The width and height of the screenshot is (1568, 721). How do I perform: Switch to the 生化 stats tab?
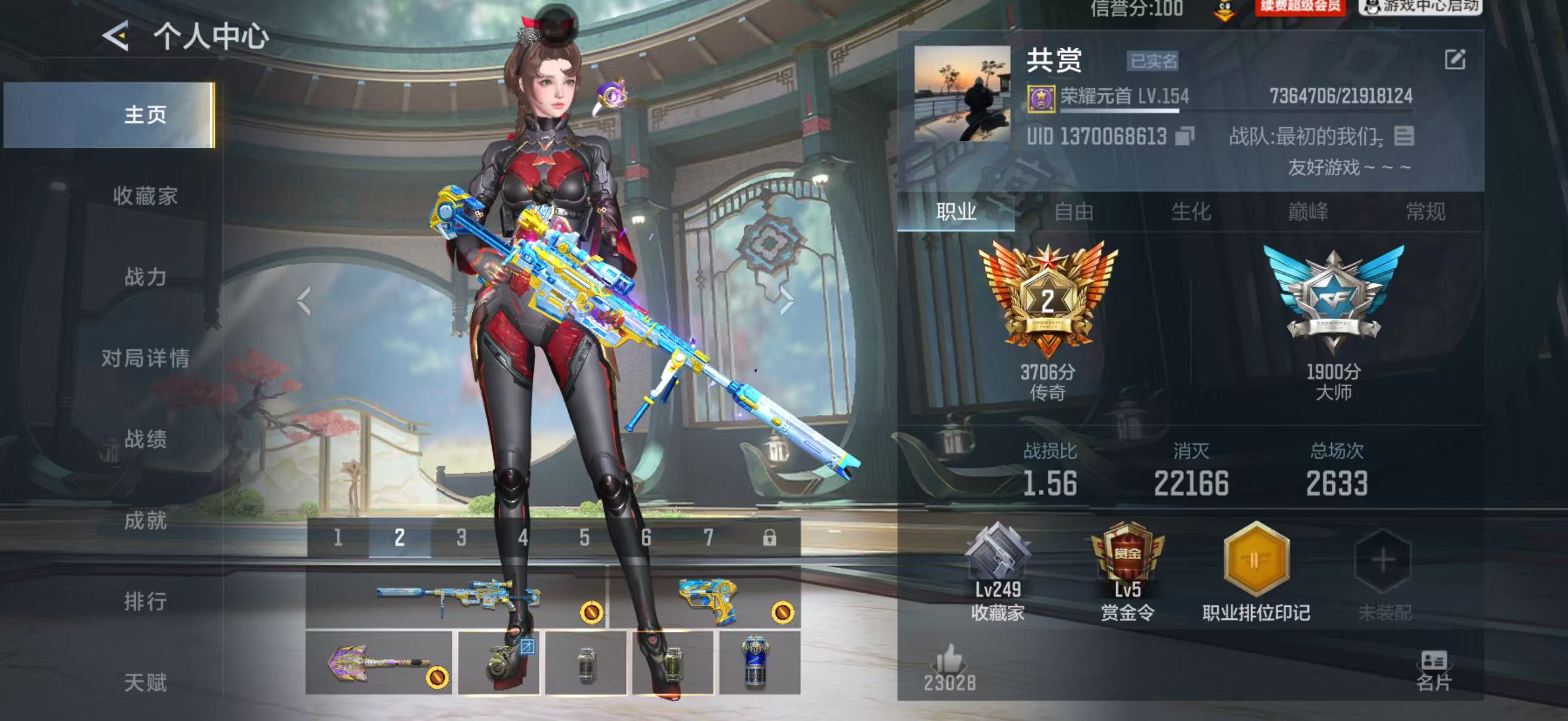click(x=1191, y=212)
